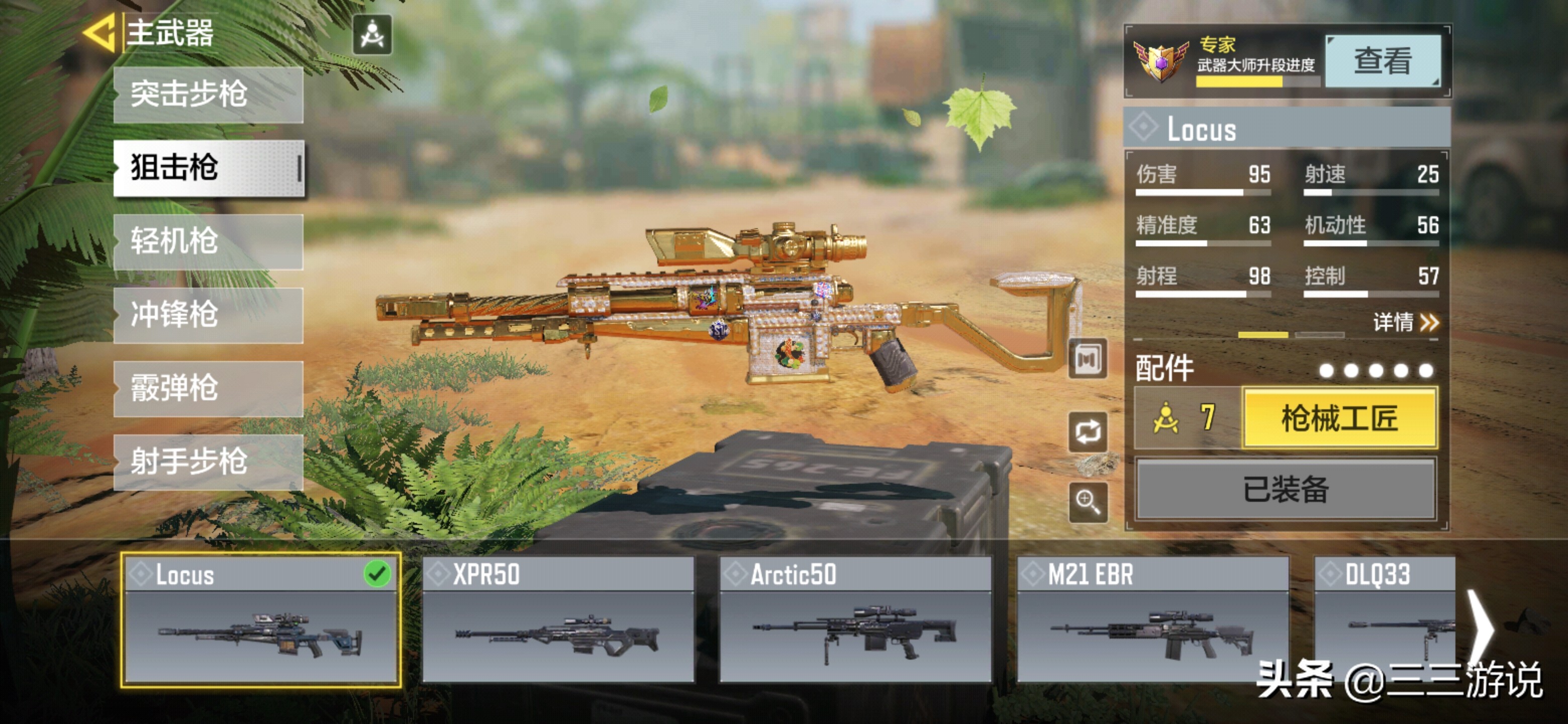The height and width of the screenshot is (724, 1568).
Task: Select the M21 EBR weapon card
Action: point(1152,620)
